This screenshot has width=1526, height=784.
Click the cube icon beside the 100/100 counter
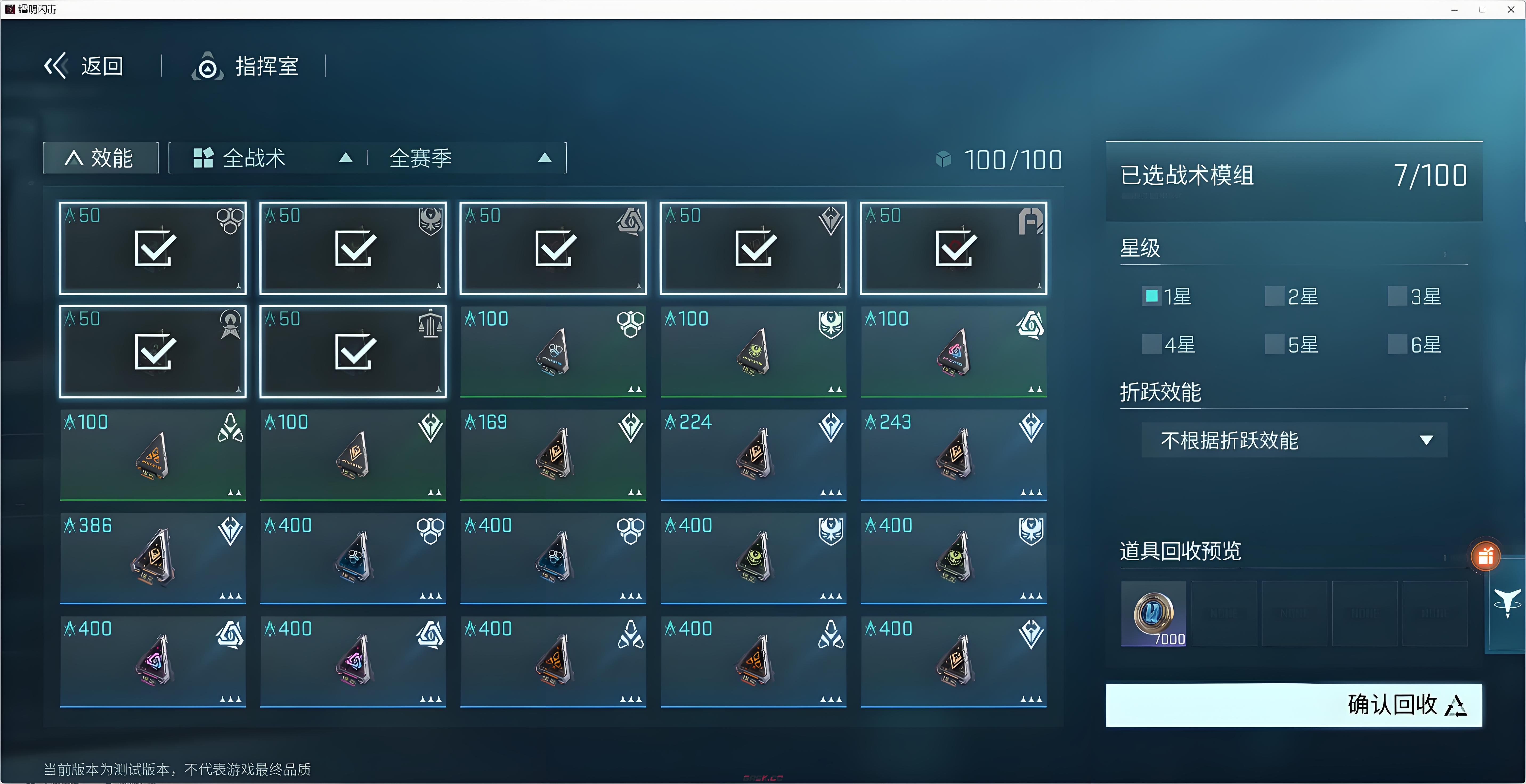(943, 159)
